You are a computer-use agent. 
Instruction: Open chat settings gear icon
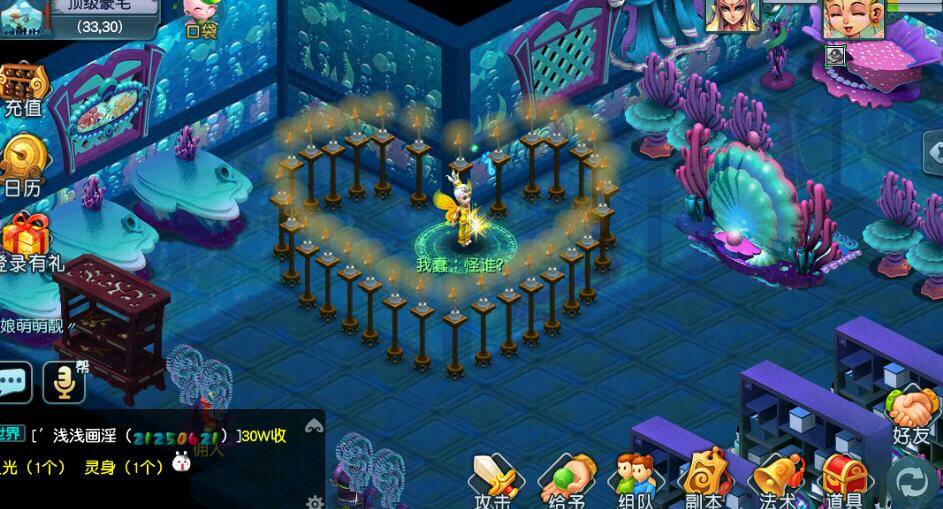pyautogui.click(x=315, y=501)
